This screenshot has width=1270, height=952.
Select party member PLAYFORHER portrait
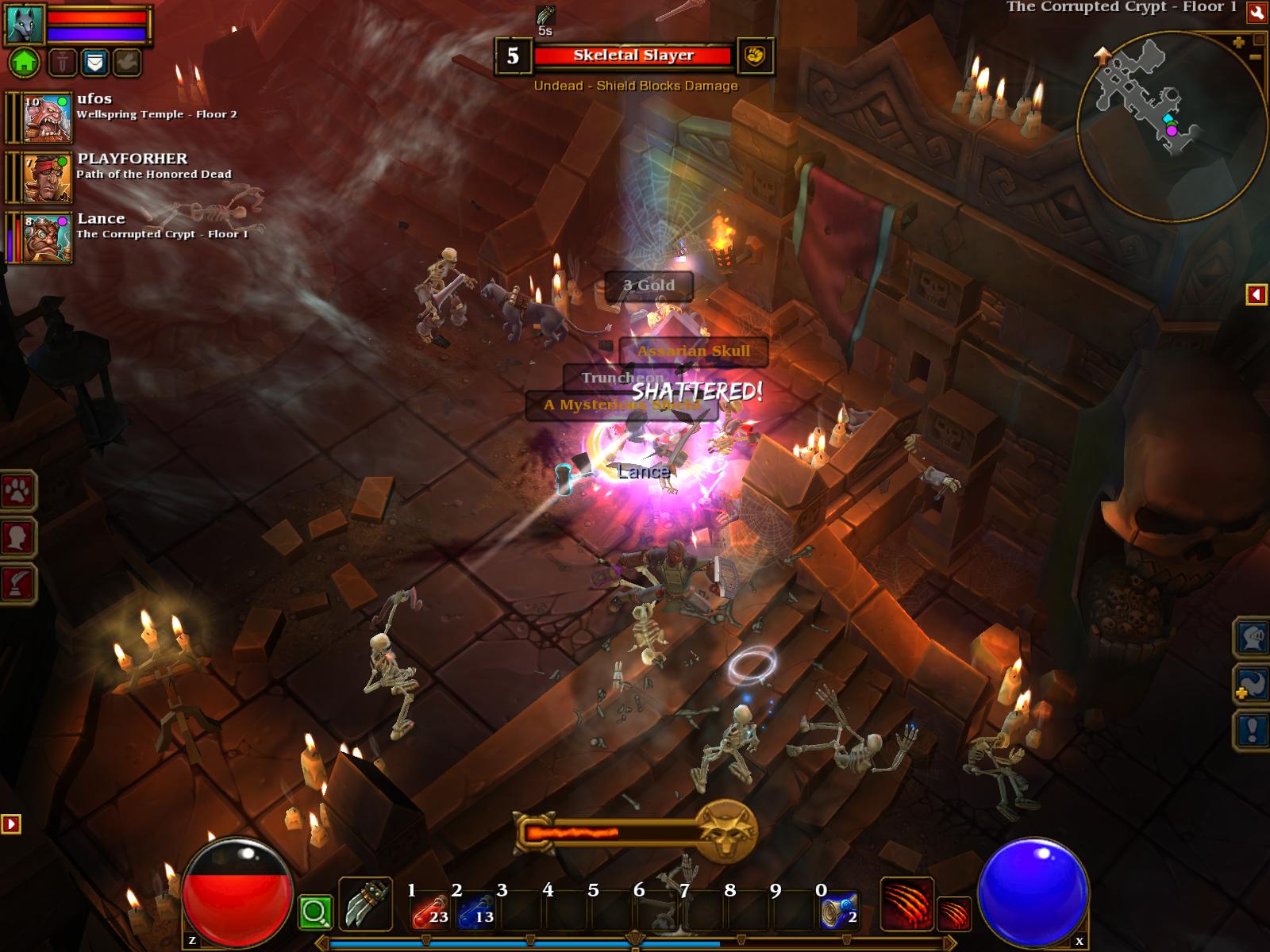(x=48, y=178)
